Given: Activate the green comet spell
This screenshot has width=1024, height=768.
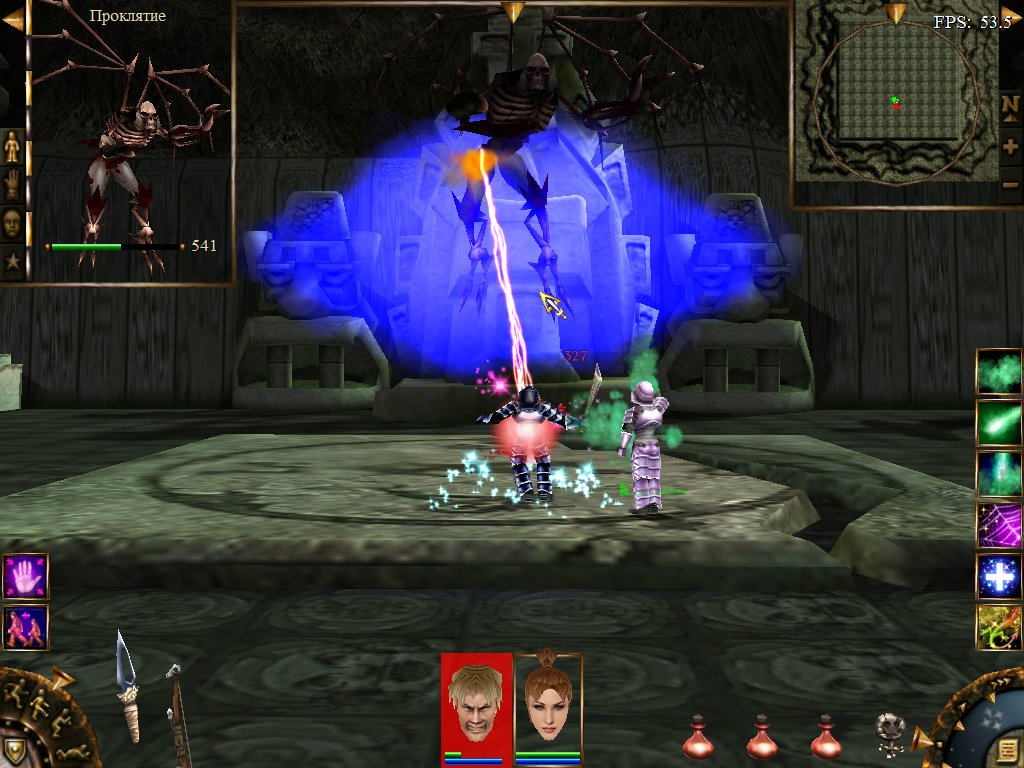Looking at the screenshot, I should 998,423.
